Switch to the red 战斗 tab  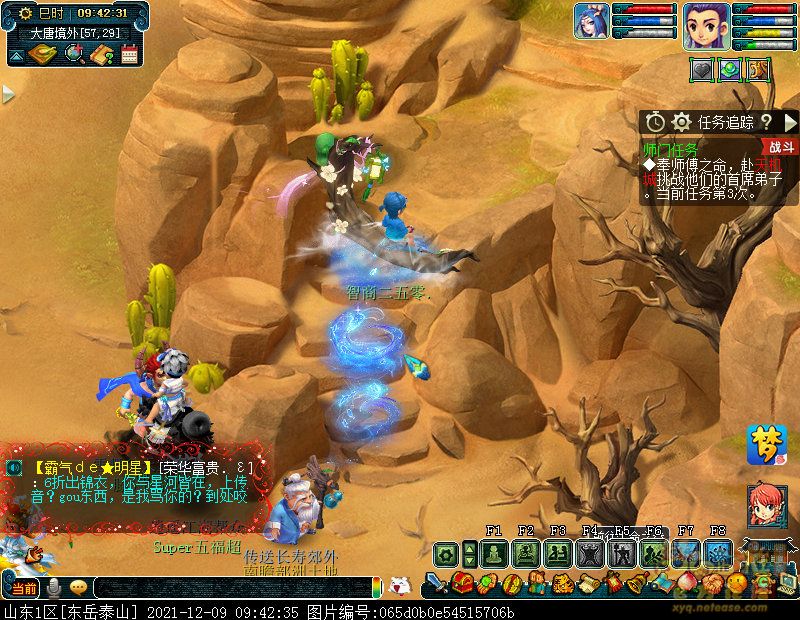point(782,147)
